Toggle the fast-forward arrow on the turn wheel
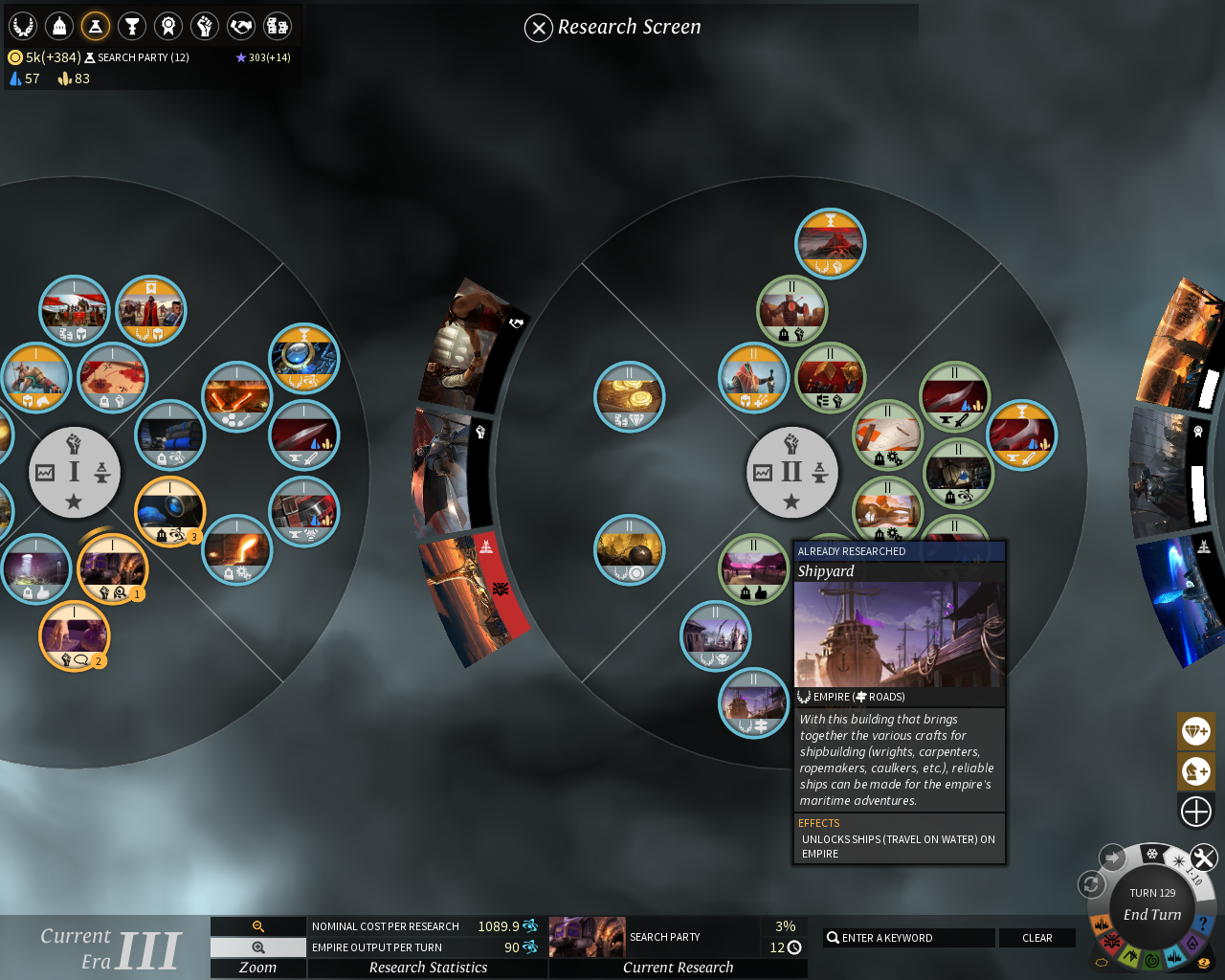The width and height of the screenshot is (1225, 980). click(x=1112, y=857)
